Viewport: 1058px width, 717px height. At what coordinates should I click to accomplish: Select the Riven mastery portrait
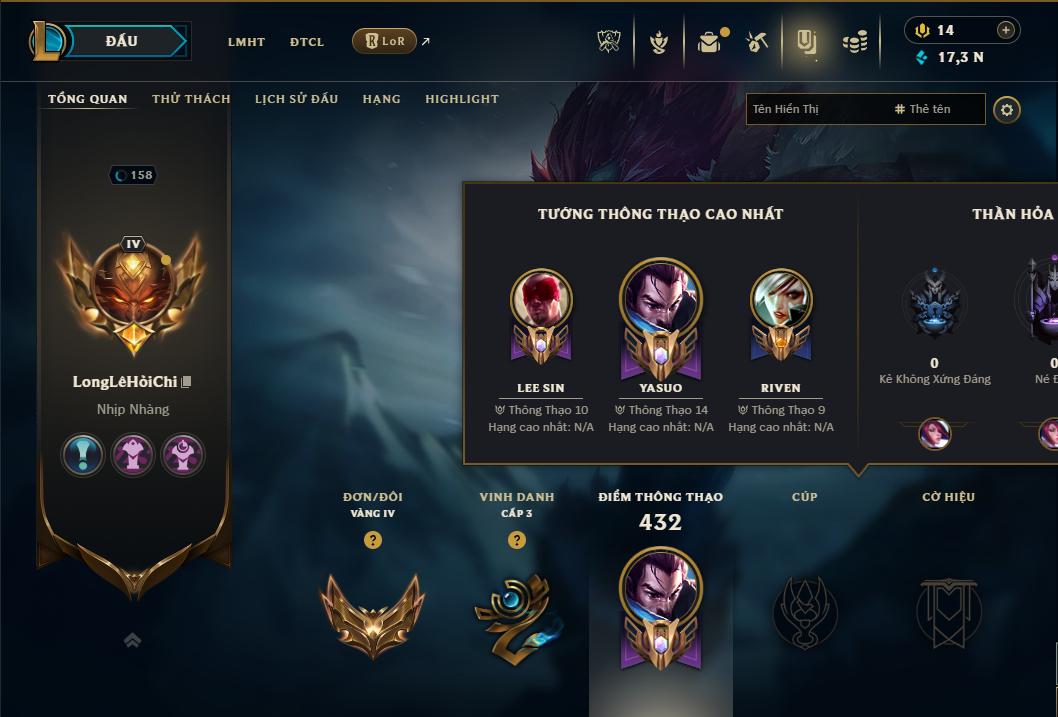pos(781,300)
